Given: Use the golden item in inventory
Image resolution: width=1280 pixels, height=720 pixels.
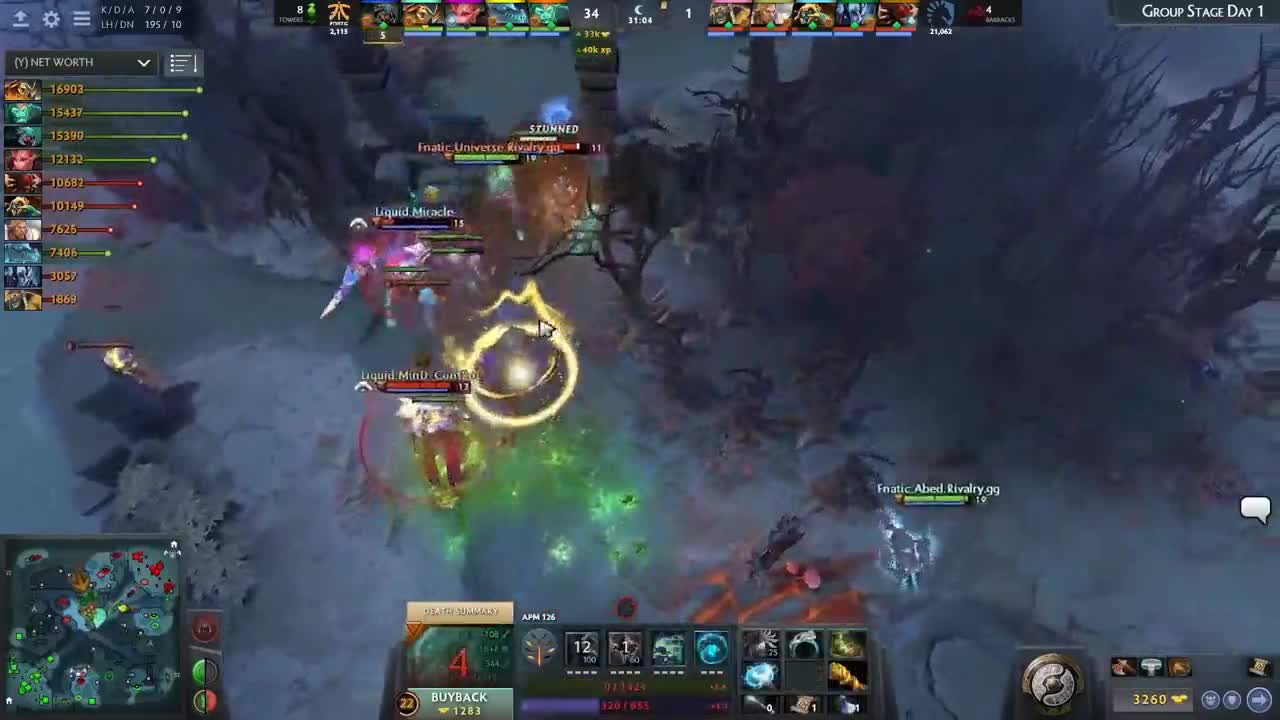Looking at the screenshot, I should [847, 676].
